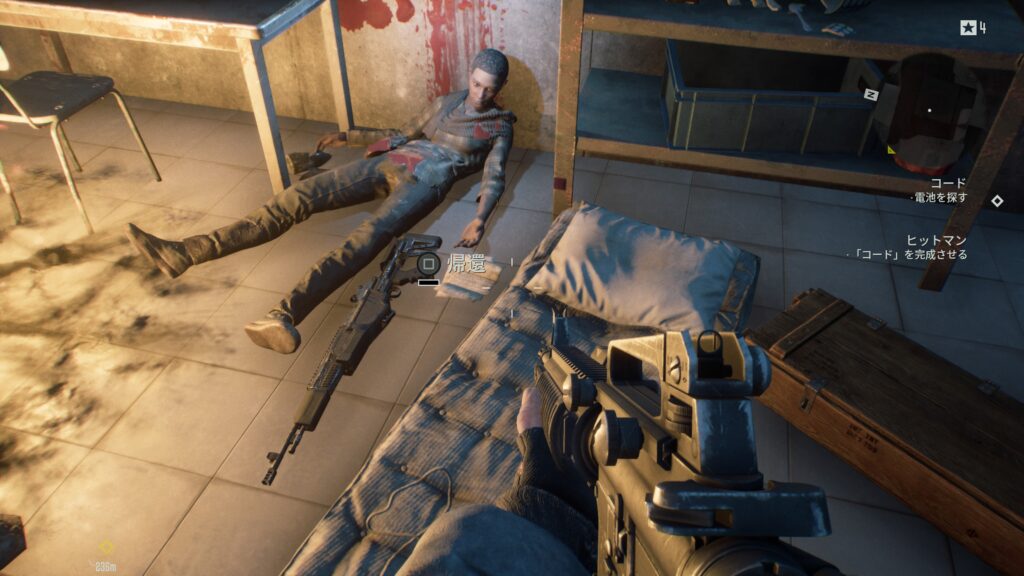Click the circular minimap
Viewport: 1024px width, 576px height.
(930, 110)
